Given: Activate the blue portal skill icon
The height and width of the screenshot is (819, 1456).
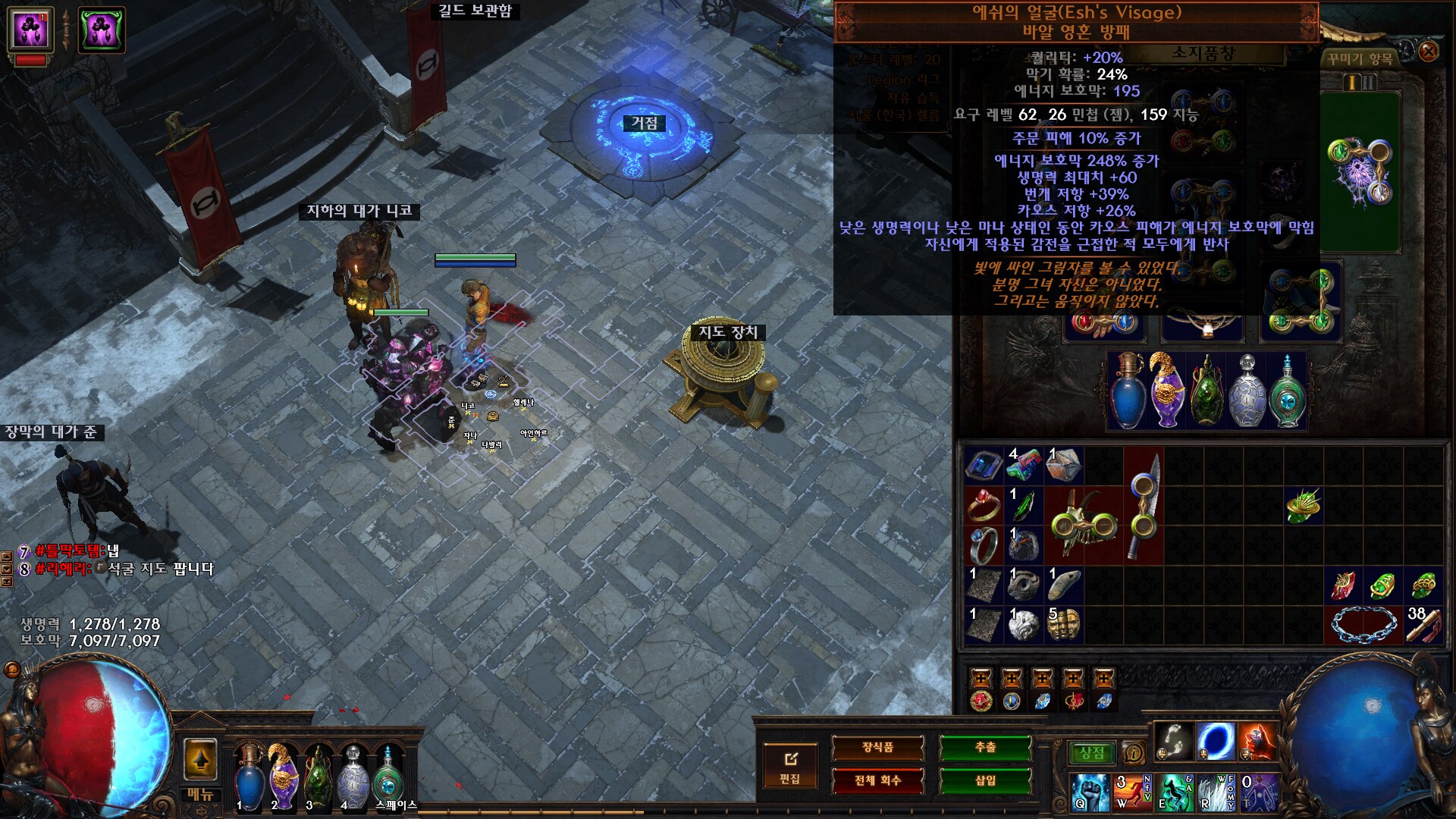Looking at the screenshot, I should point(1216,741).
